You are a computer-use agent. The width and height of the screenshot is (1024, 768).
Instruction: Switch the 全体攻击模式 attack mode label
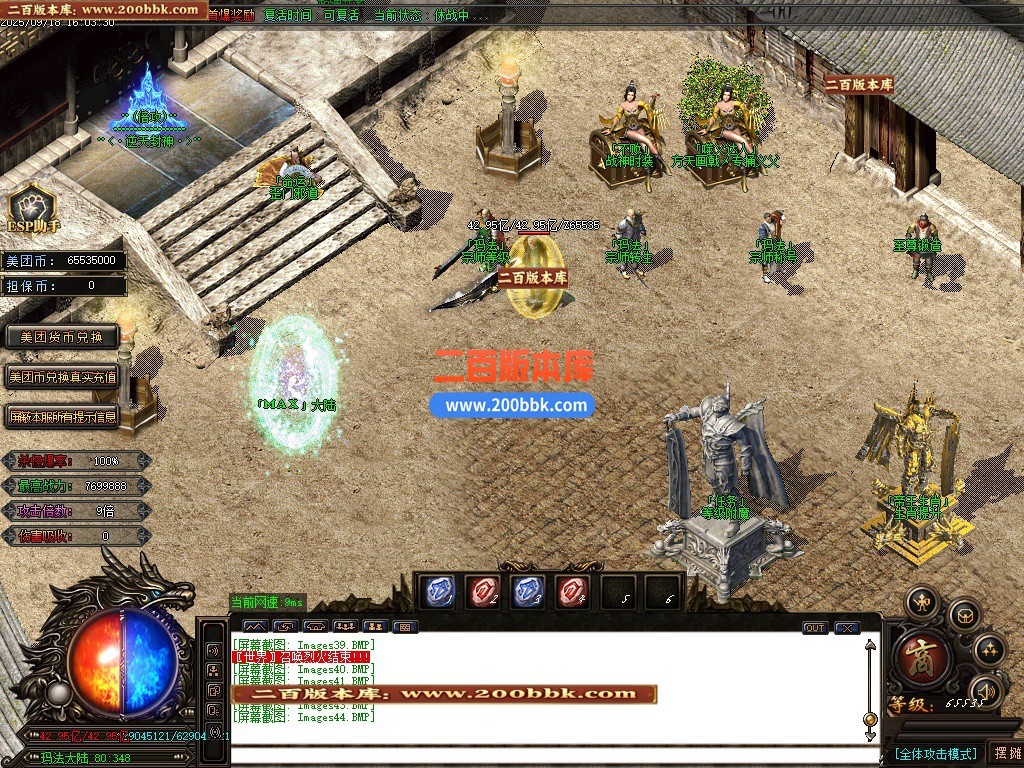pyautogui.click(x=935, y=753)
